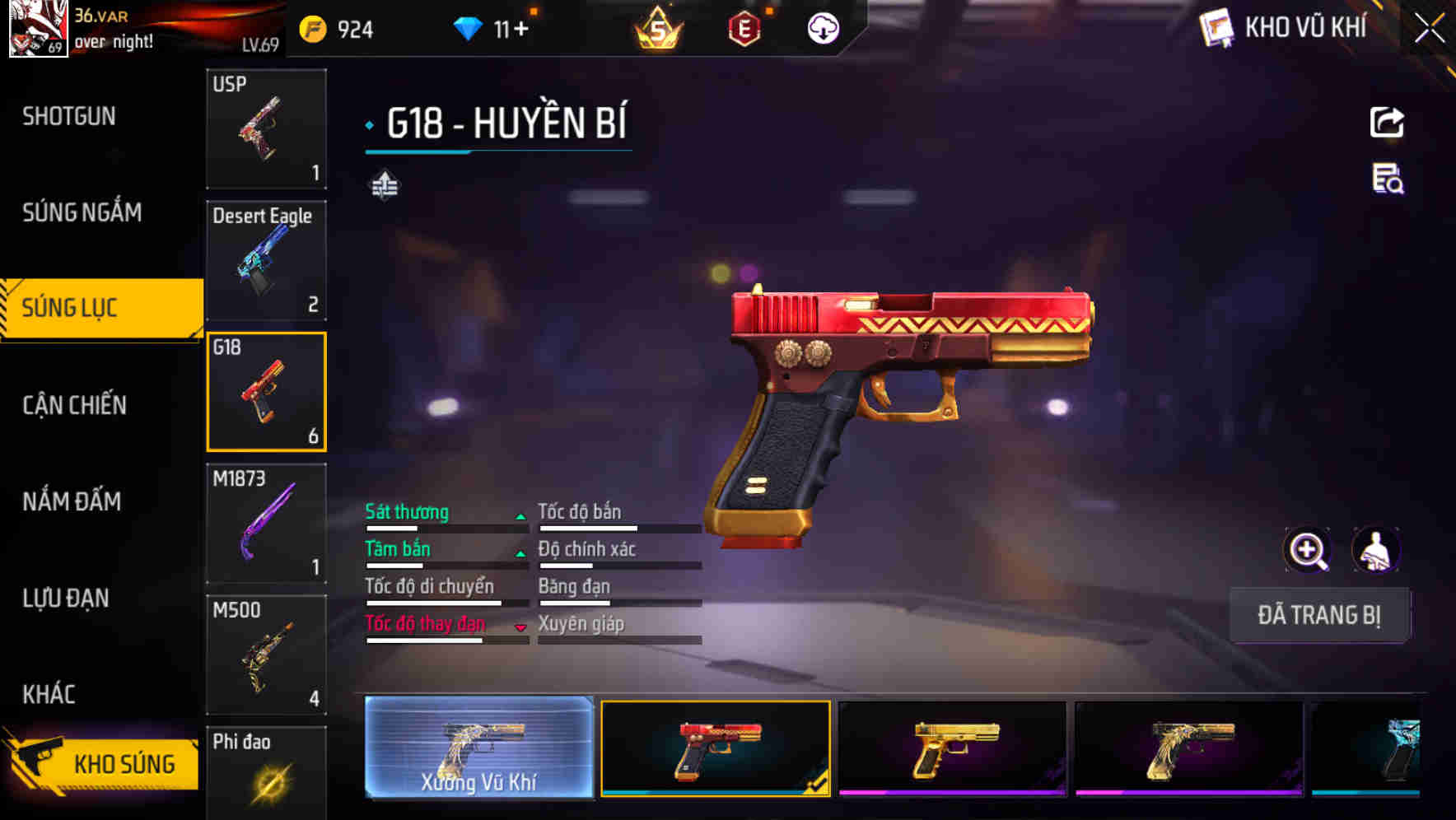This screenshot has height=820, width=1456.
Task: Click the blue diamond currency icon
Action: coord(469,27)
